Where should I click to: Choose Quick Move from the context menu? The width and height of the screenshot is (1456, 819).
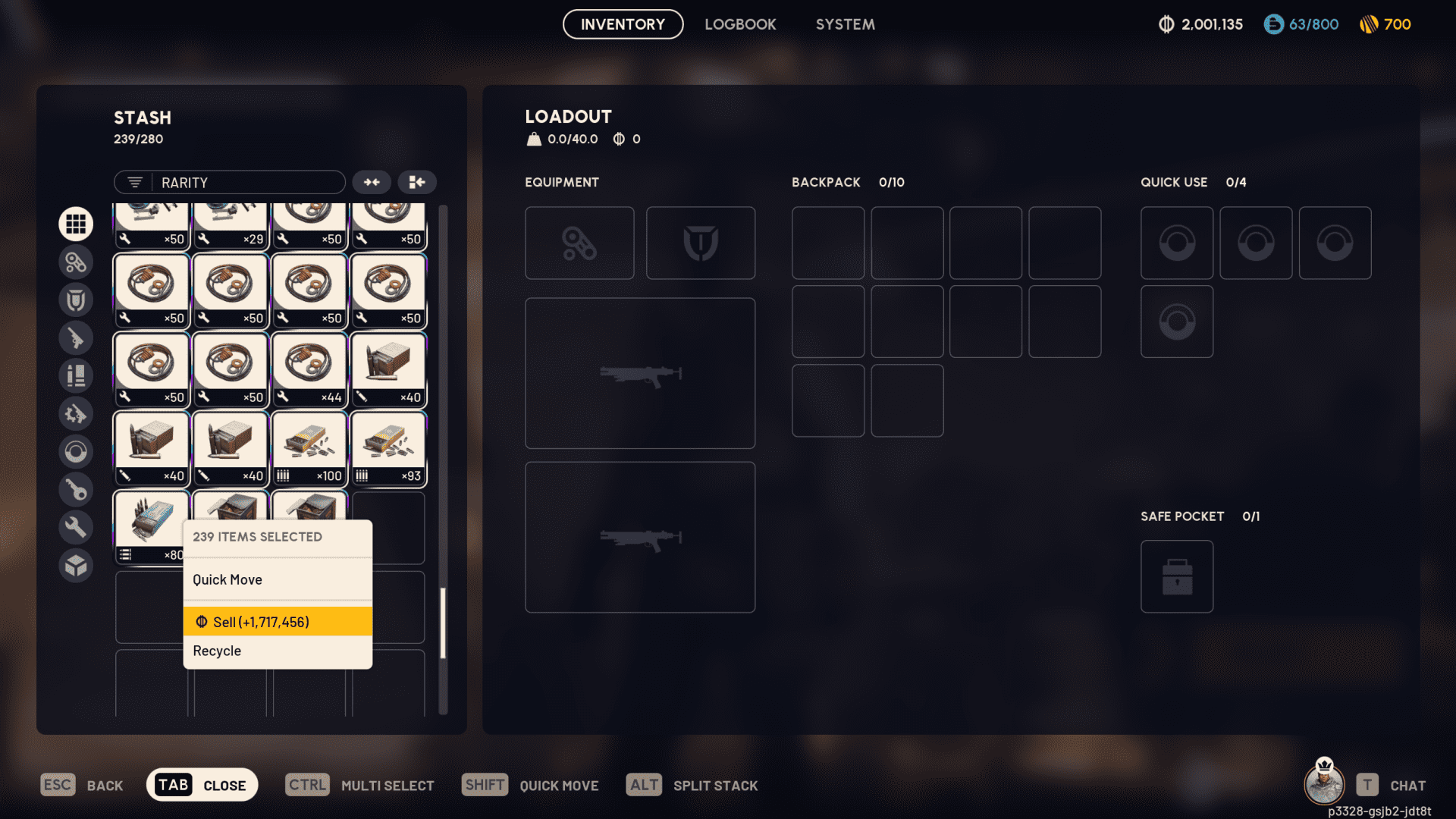click(227, 579)
